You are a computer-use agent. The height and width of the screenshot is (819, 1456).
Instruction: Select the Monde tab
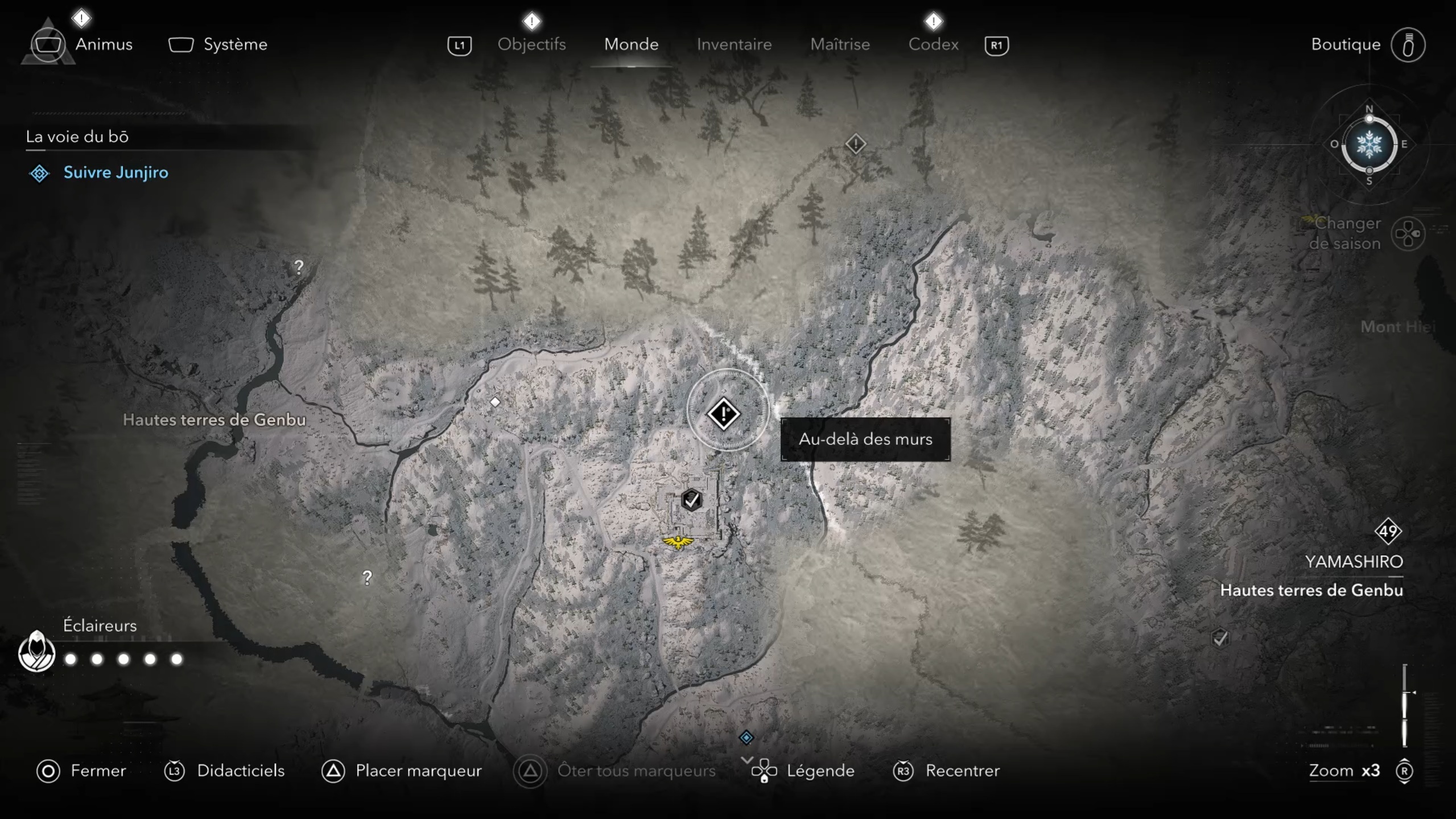click(631, 44)
